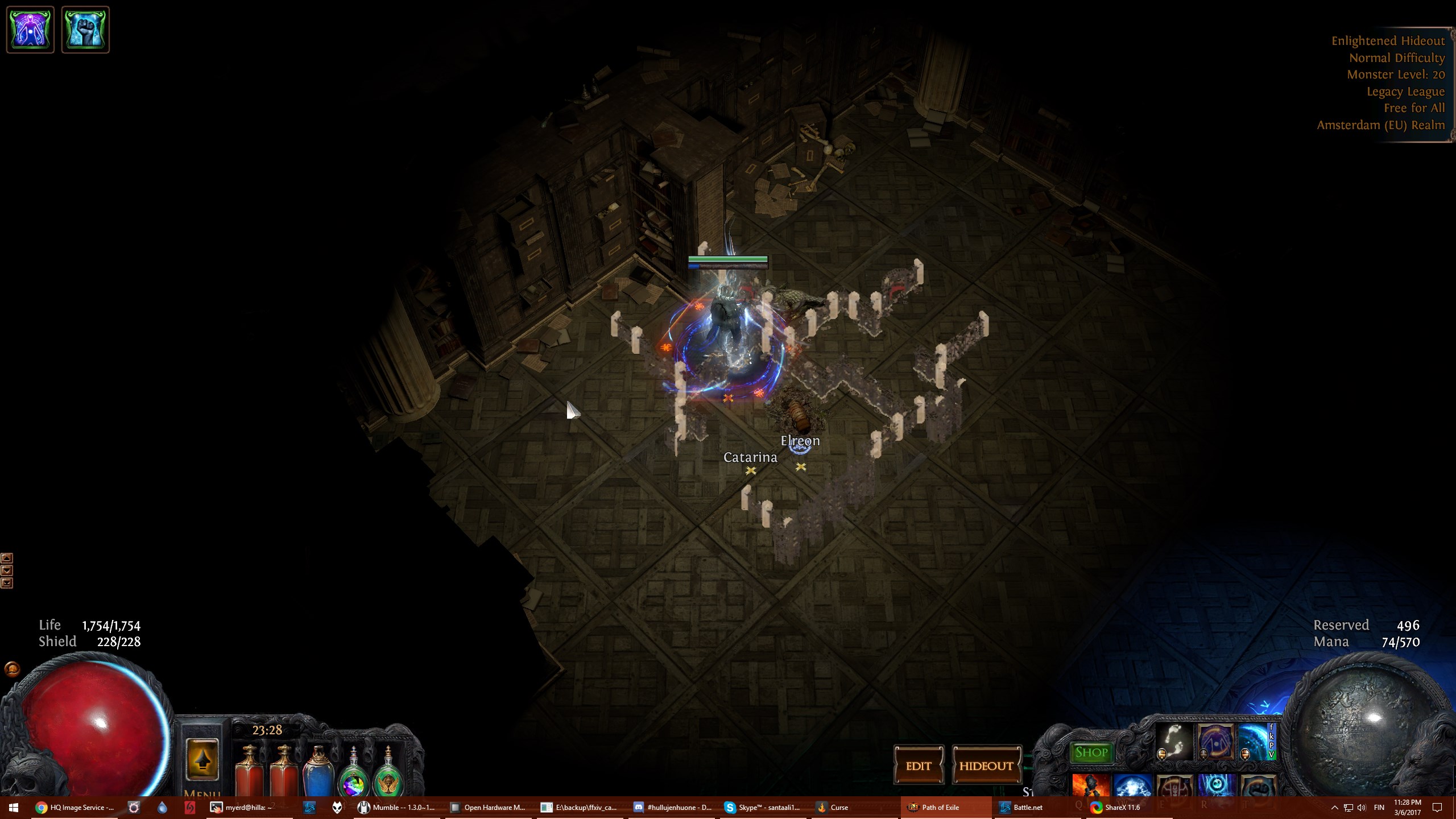1456x819 pixels.
Task: Click the blue fist buff icon
Action: click(85, 30)
